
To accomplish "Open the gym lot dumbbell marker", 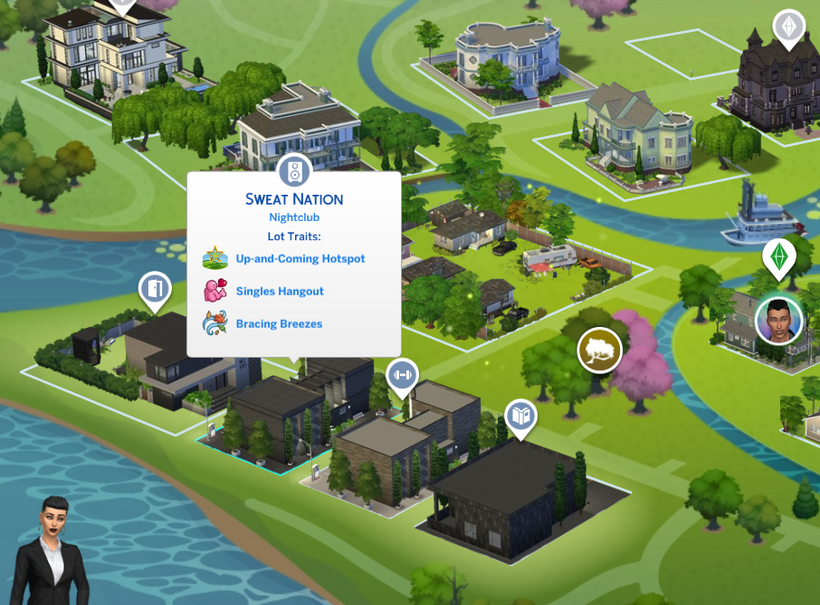I will click(402, 375).
